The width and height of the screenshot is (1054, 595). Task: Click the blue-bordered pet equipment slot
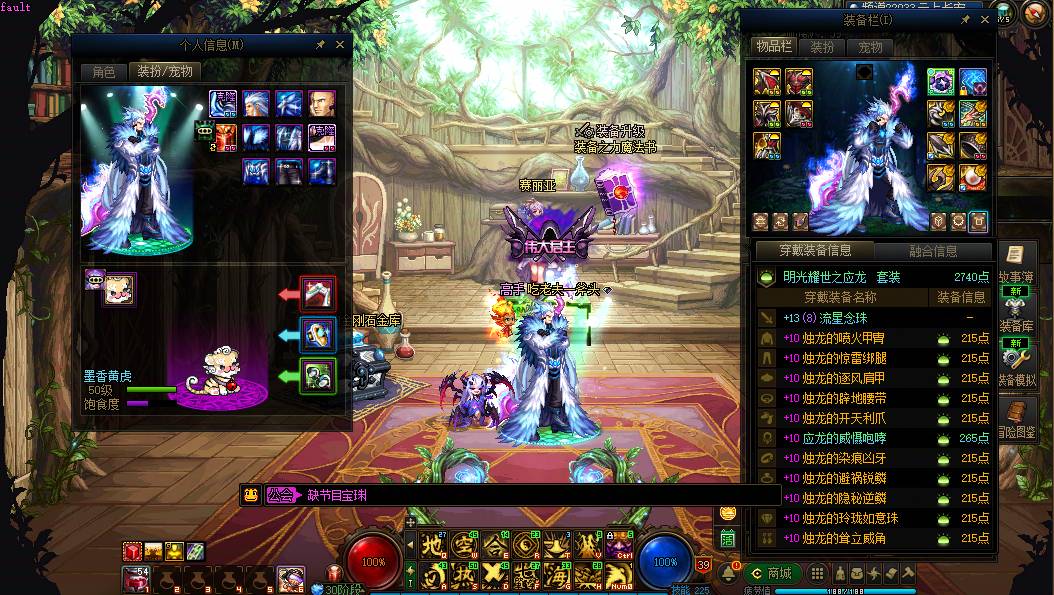[318, 335]
